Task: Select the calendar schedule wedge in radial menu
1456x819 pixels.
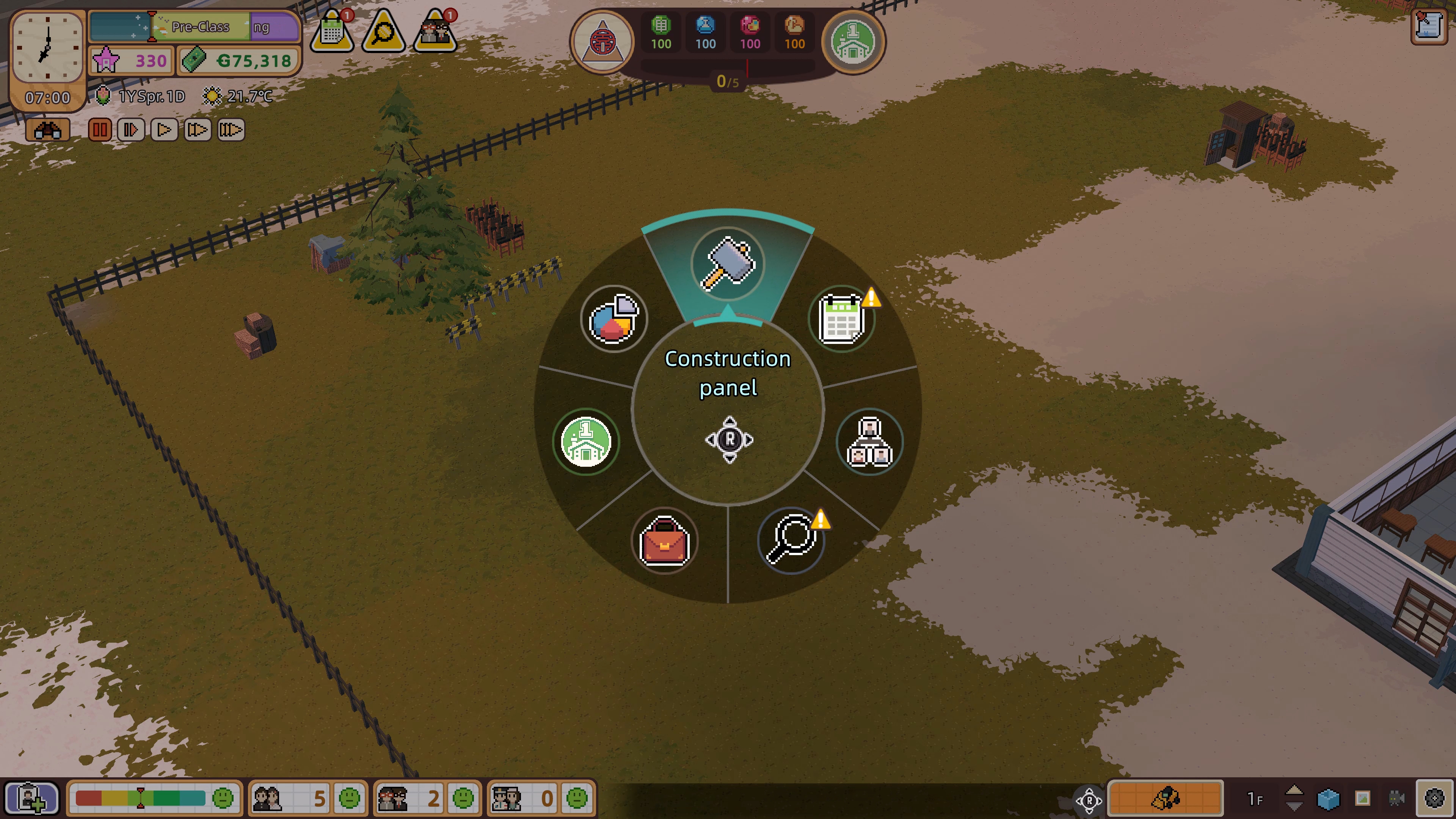Action: pyautogui.click(x=842, y=319)
